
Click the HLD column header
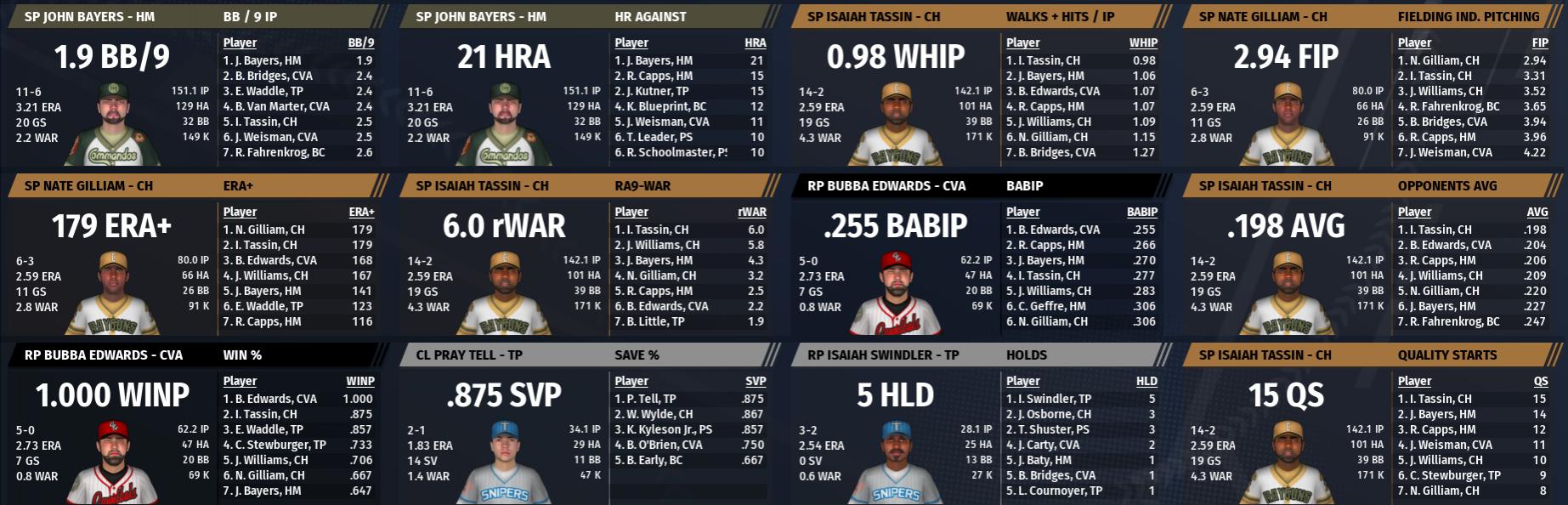click(1146, 382)
